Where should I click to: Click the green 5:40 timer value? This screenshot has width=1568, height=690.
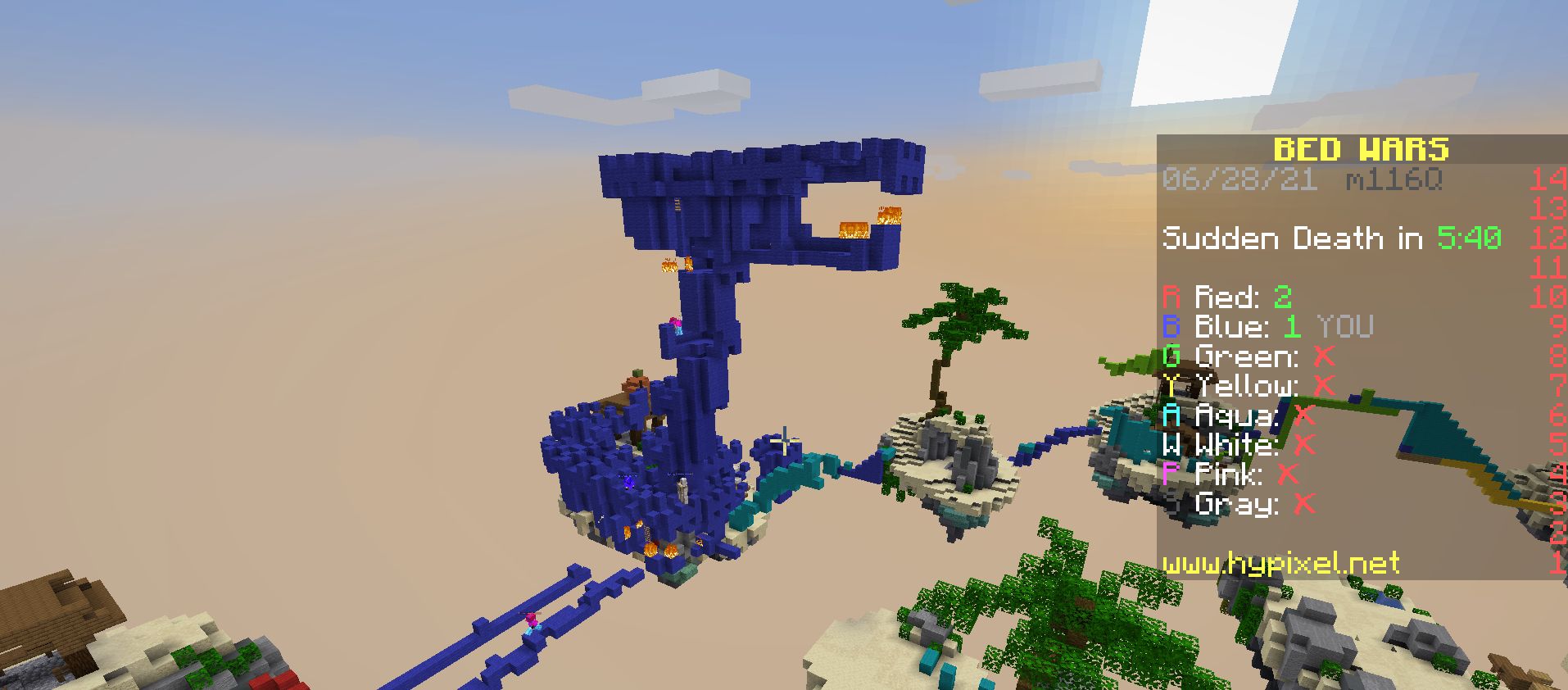click(x=1468, y=238)
